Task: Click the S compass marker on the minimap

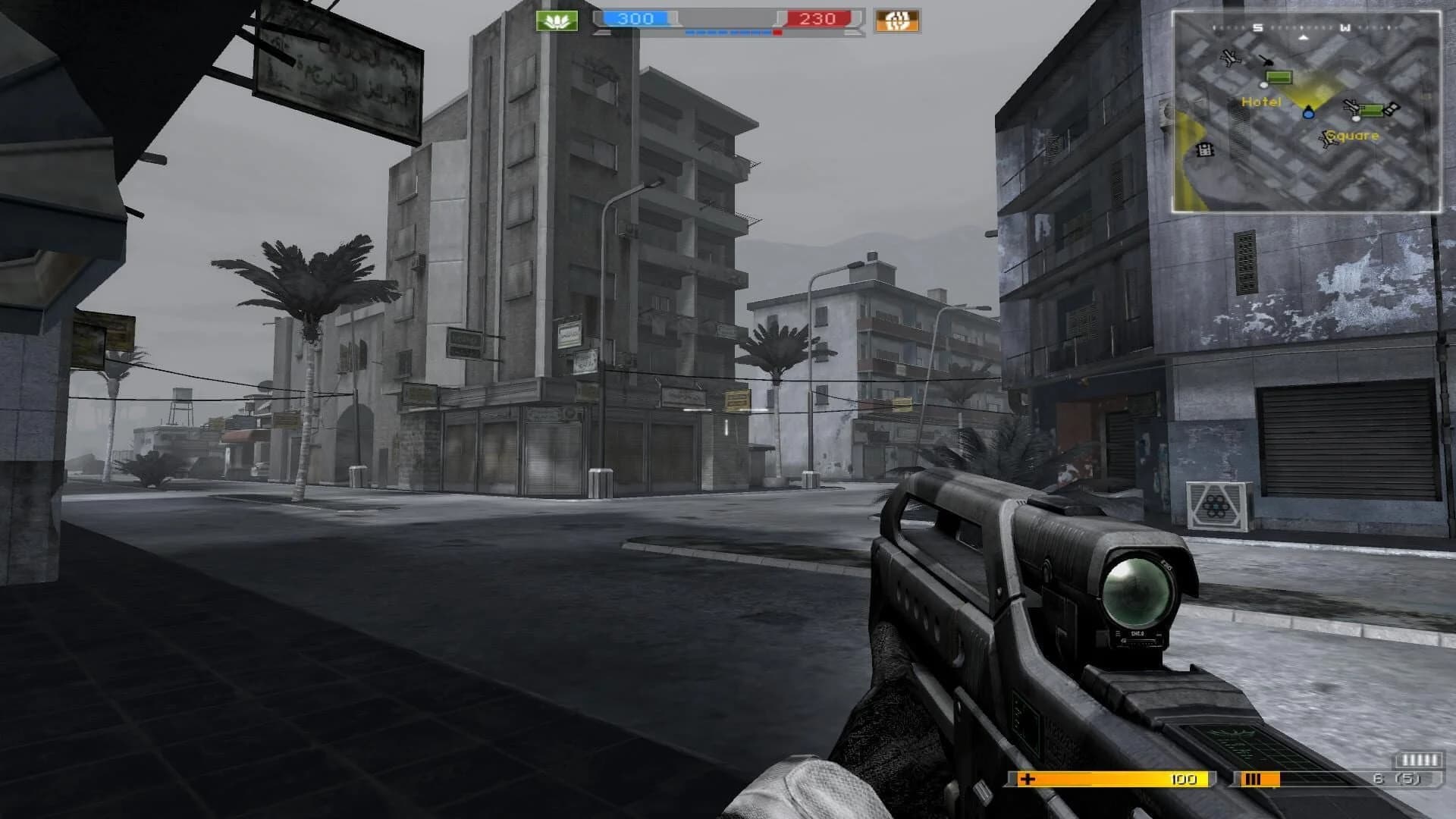Action: tap(1257, 27)
